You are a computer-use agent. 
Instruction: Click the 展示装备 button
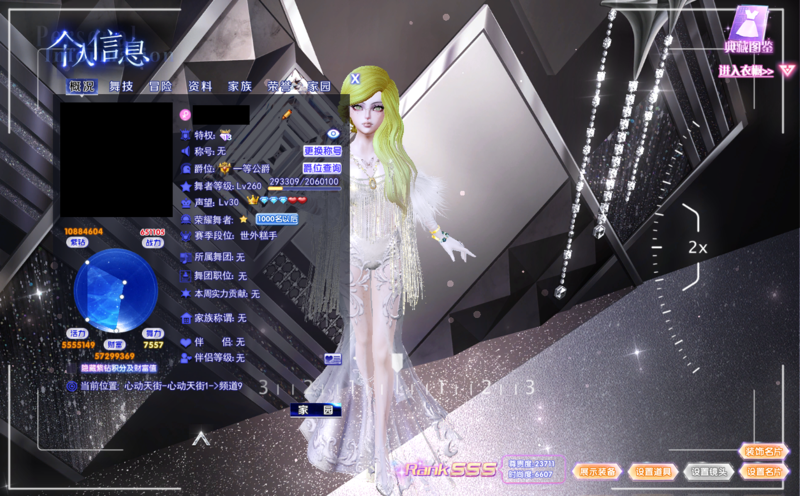(x=599, y=470)
